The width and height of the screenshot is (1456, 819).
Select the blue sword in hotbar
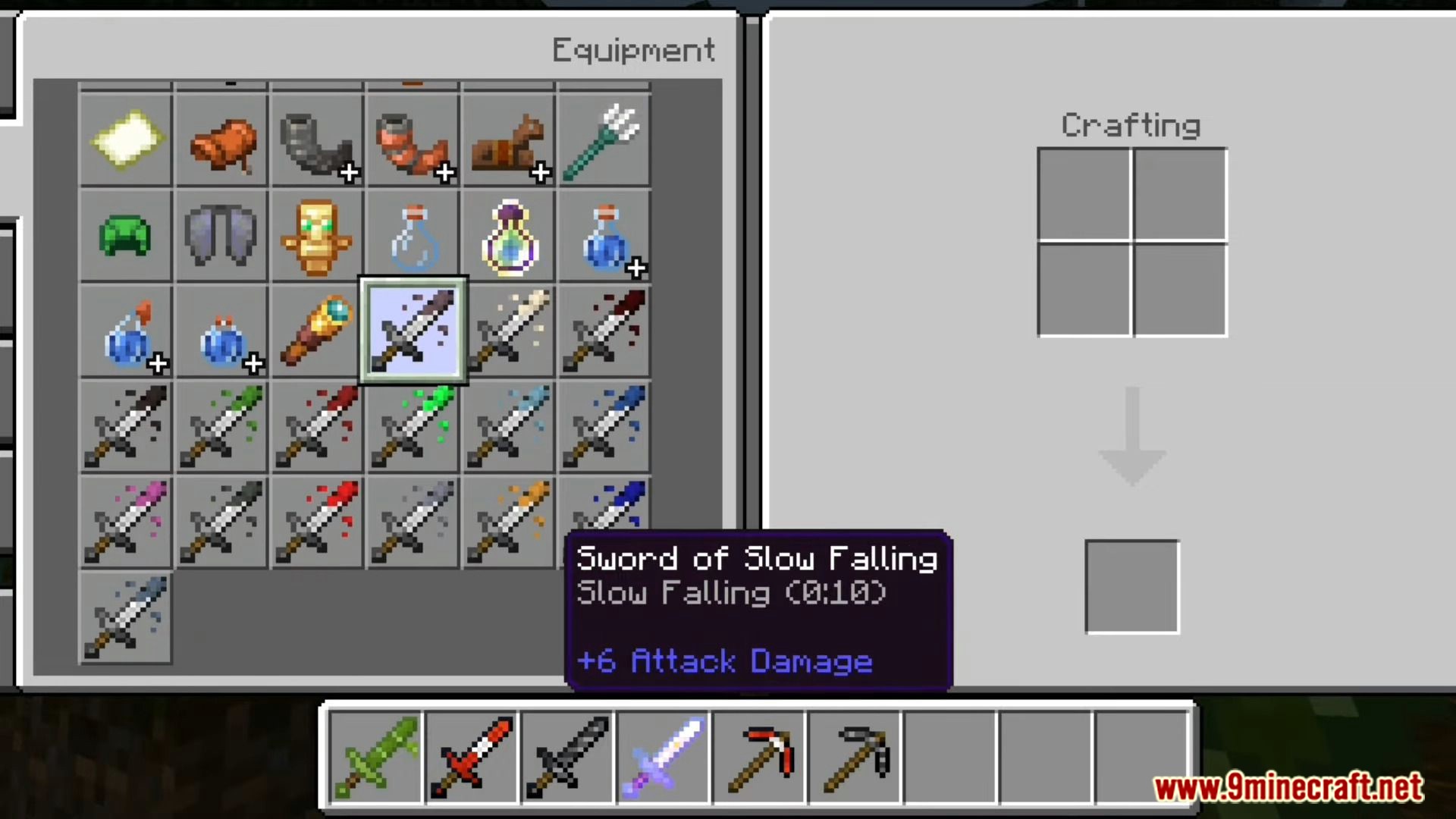(664, 758)
